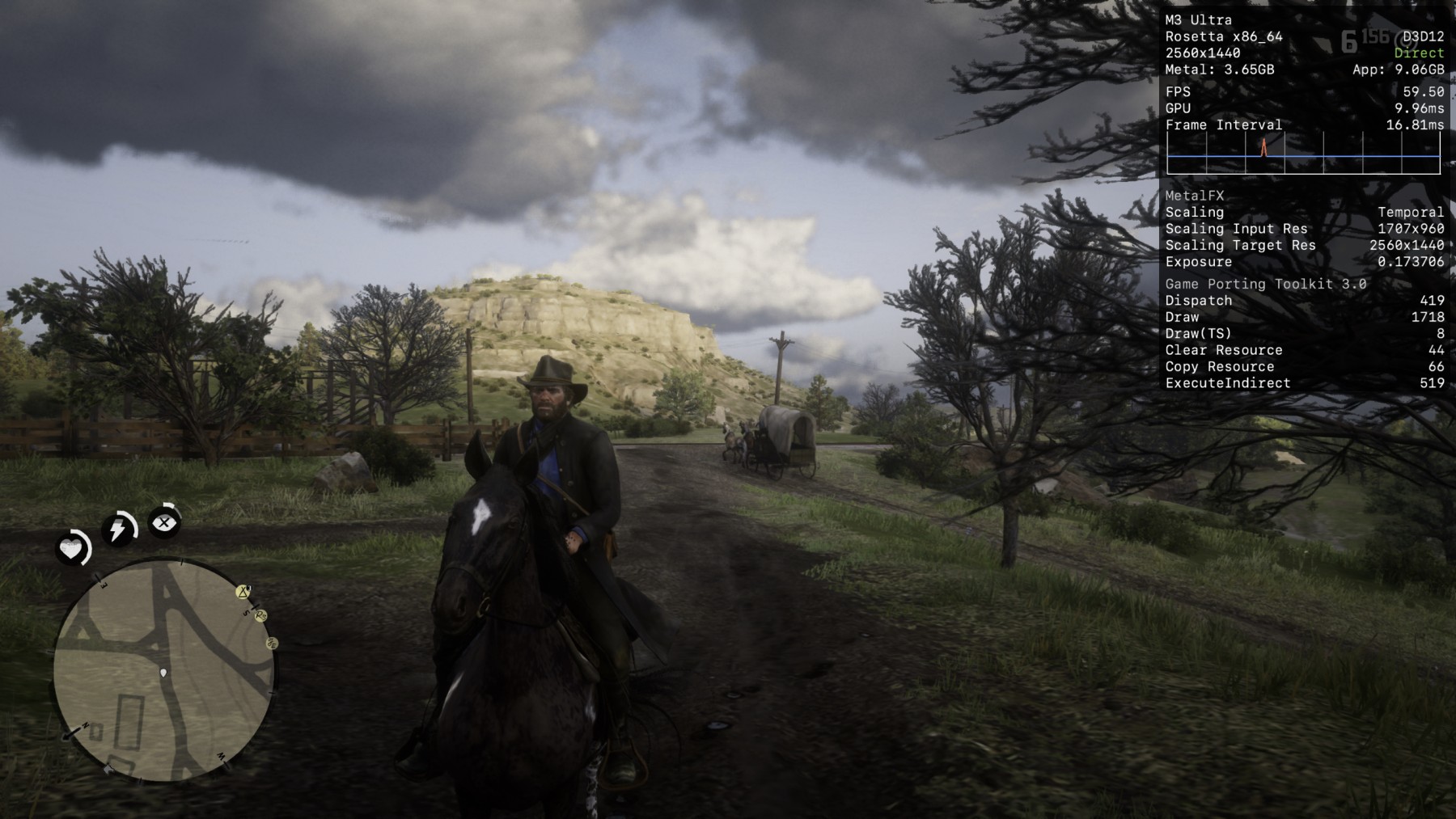Select the heart health core icon

click(71, 550)
